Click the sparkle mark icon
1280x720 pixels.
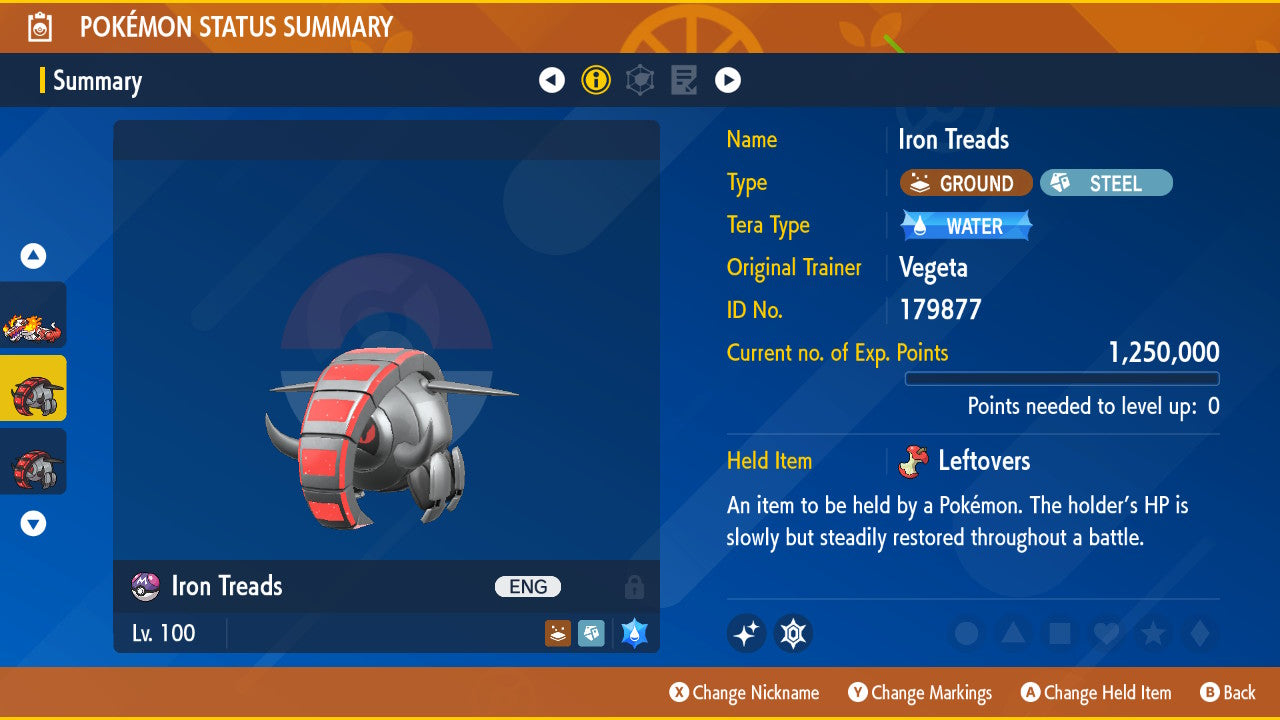pos(746,633)
